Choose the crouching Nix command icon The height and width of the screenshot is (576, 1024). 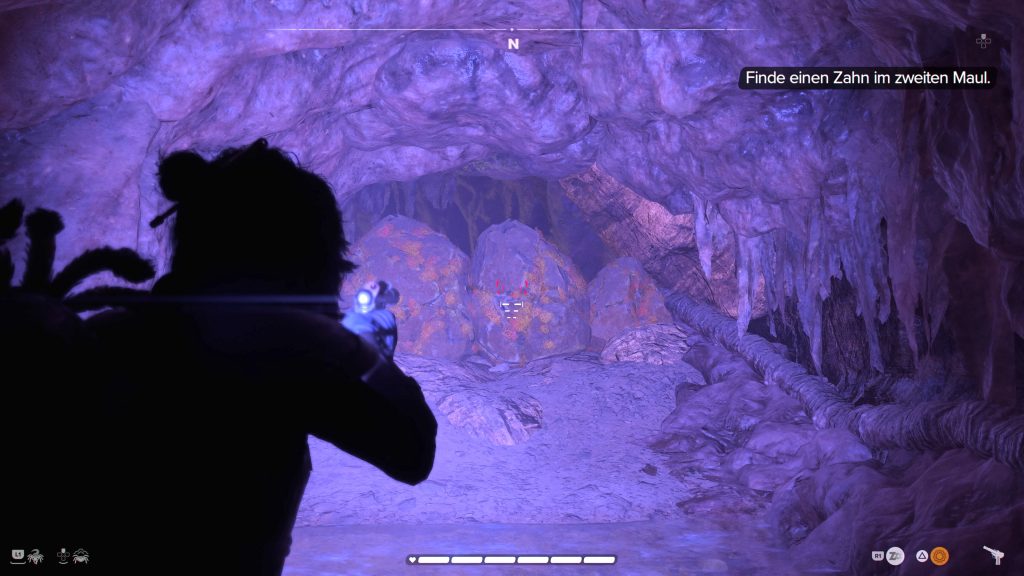click(x=79, y=555)
